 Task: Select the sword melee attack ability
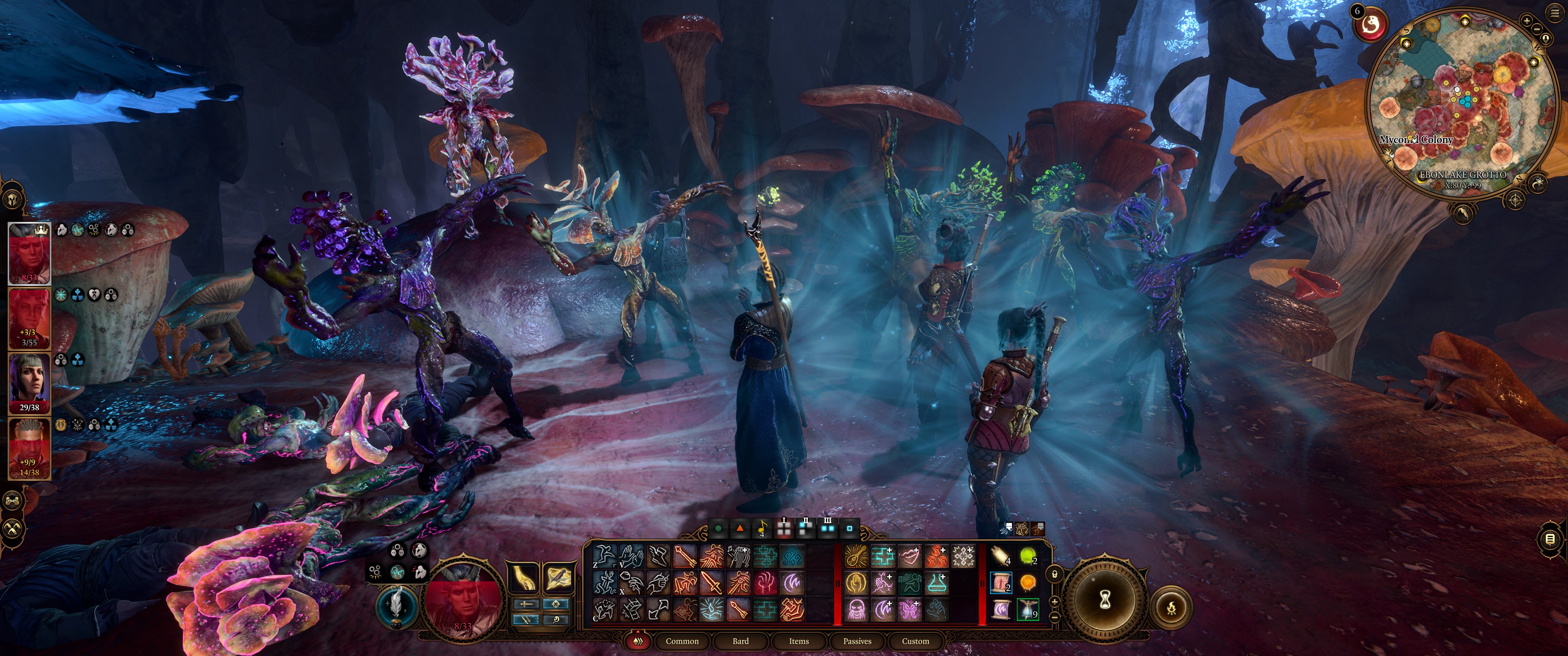click(x=711, y=583)
